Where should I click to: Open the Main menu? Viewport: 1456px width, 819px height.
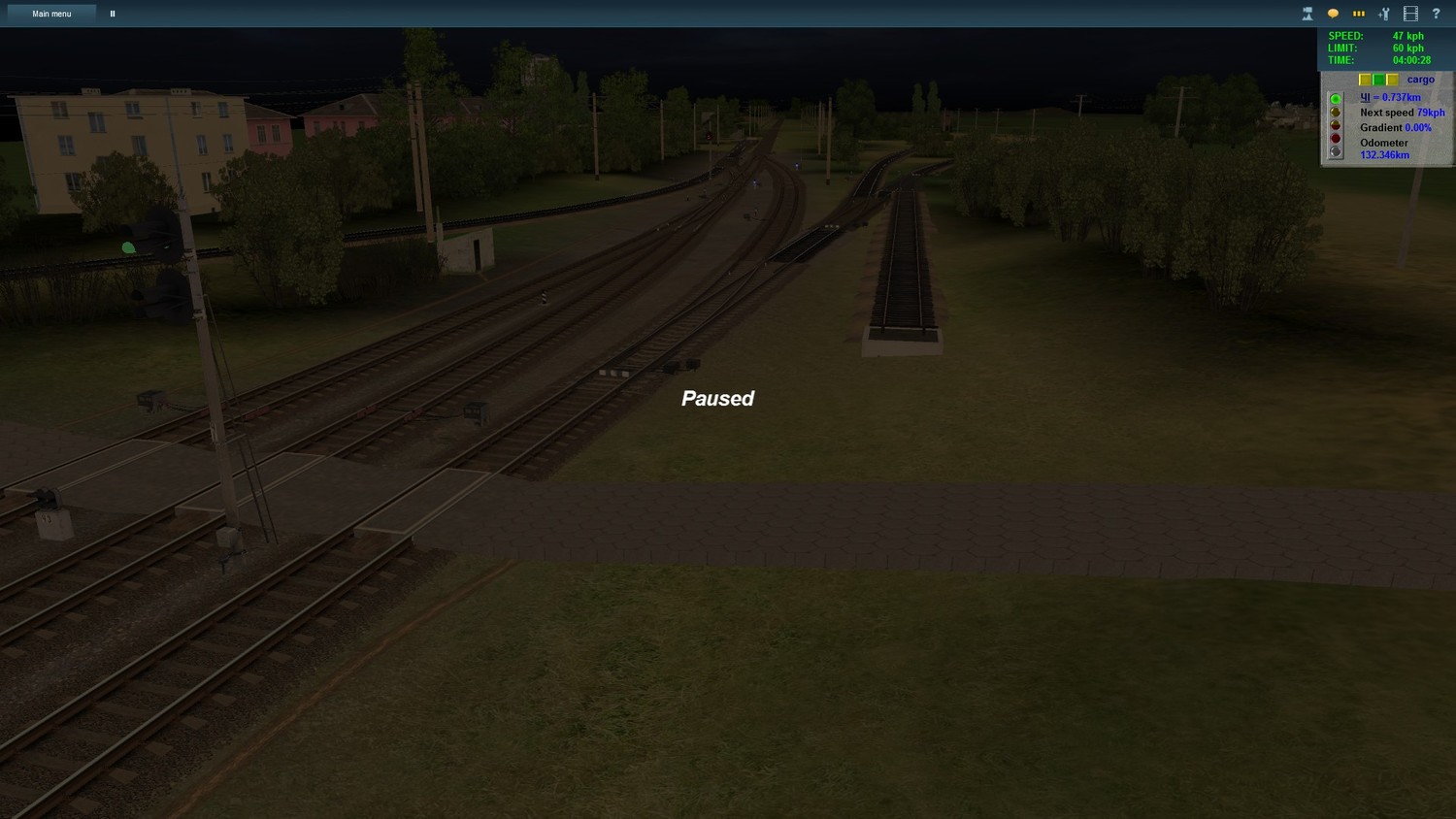(x=51, y=14)
